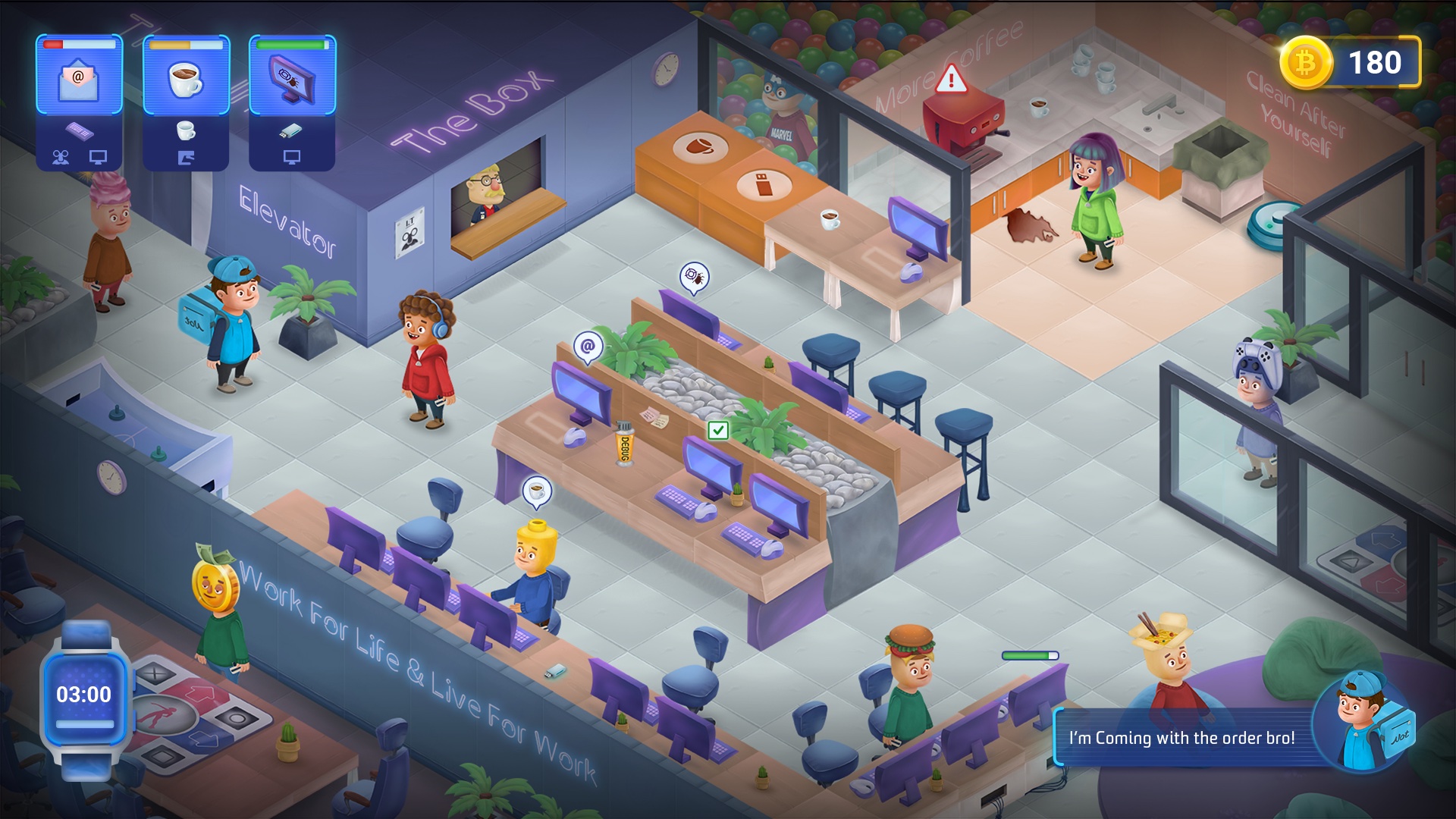
Task: Click the red warning triangle alert
Action: pyautogui.click(x=951, y=78)
